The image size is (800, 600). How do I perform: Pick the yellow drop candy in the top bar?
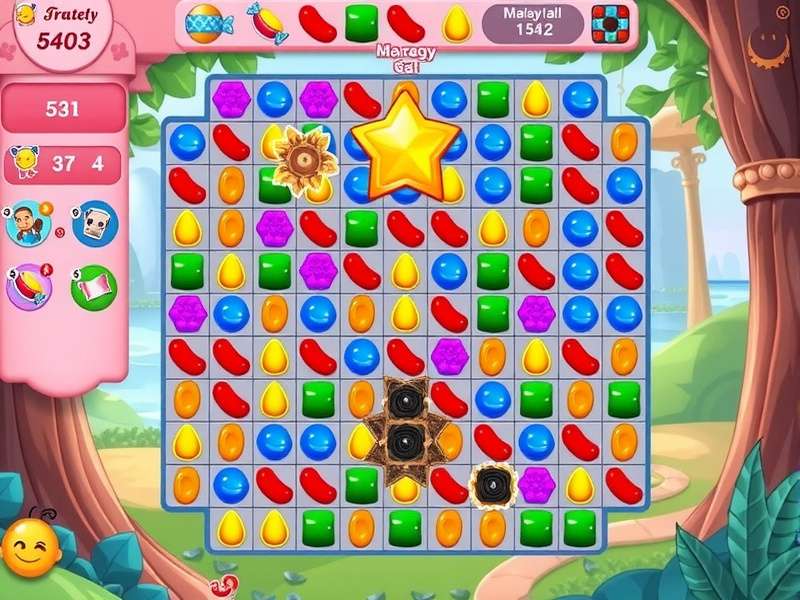(457, 22)
